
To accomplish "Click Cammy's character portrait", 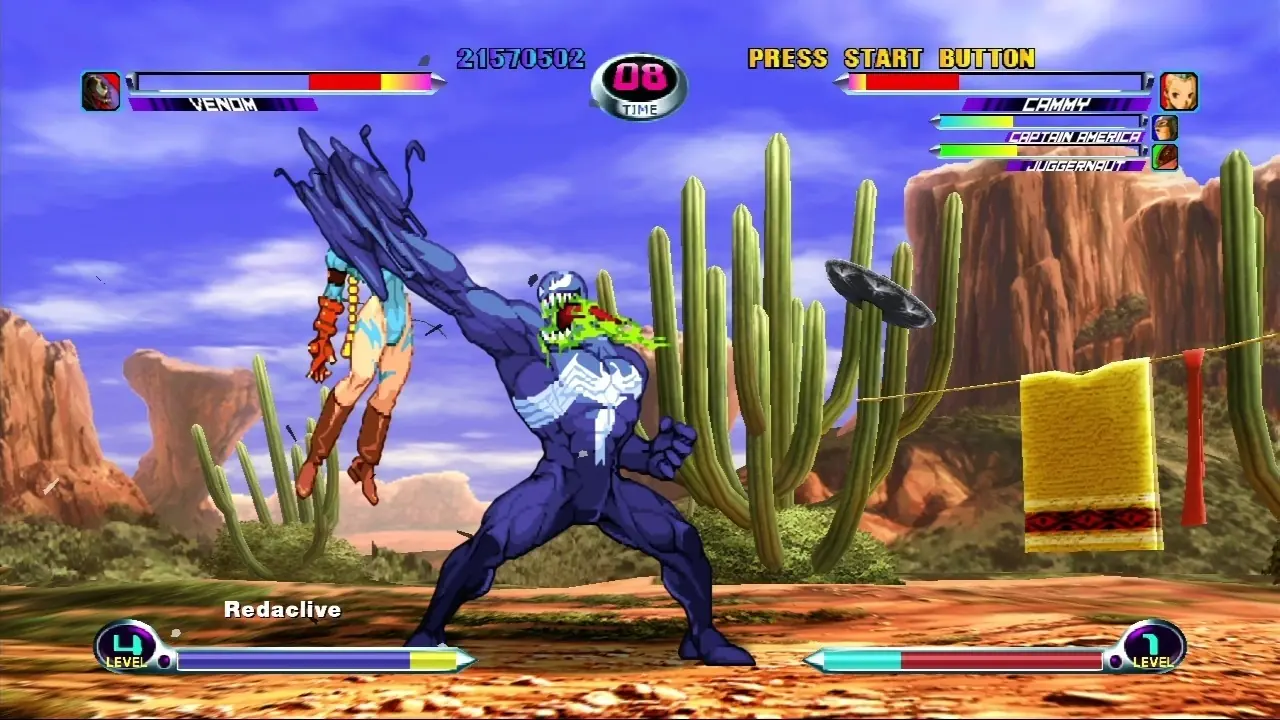I will coord(1178,91).
